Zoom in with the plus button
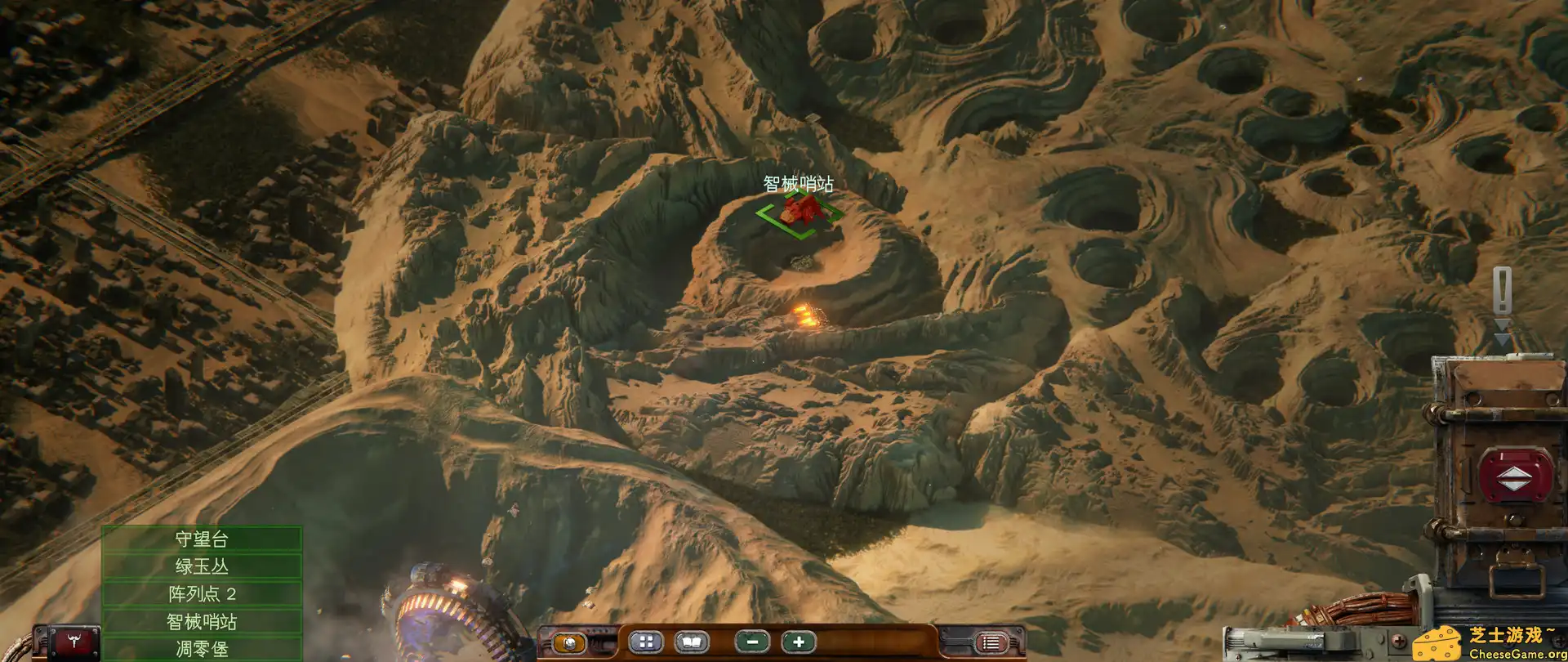Image resolution: width=1568 pixels, height=662 pixels. tap(799, 642)
